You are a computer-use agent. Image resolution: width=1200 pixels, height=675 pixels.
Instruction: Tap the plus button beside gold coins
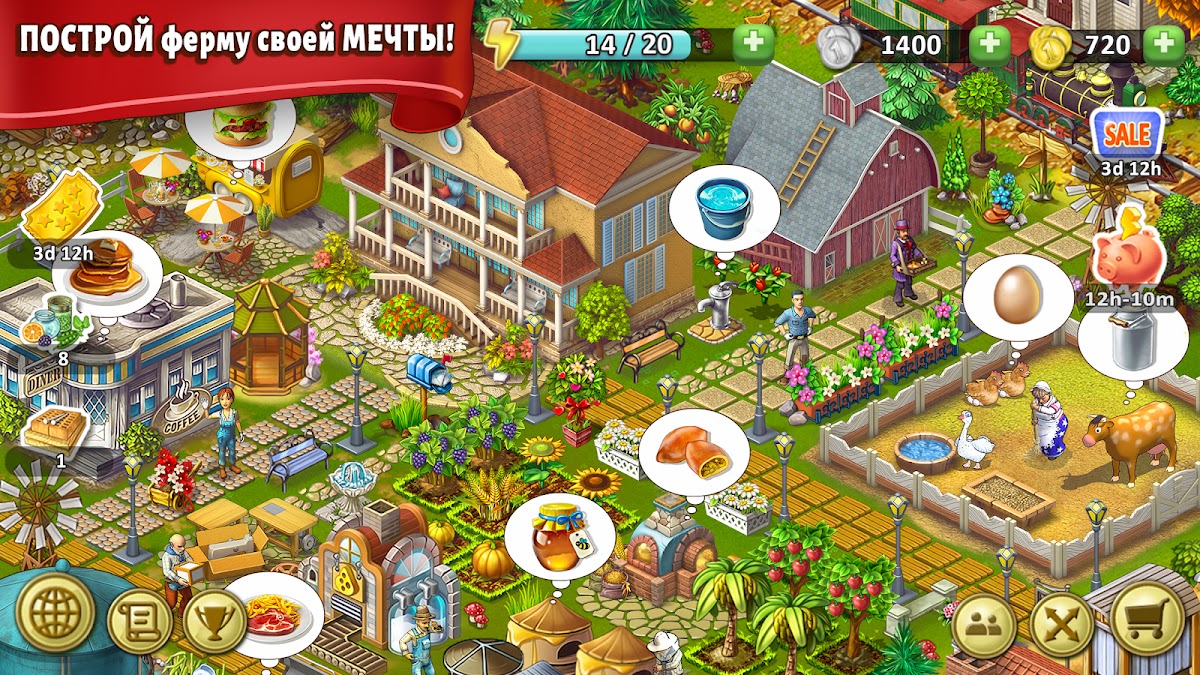tap(1164, 44)
